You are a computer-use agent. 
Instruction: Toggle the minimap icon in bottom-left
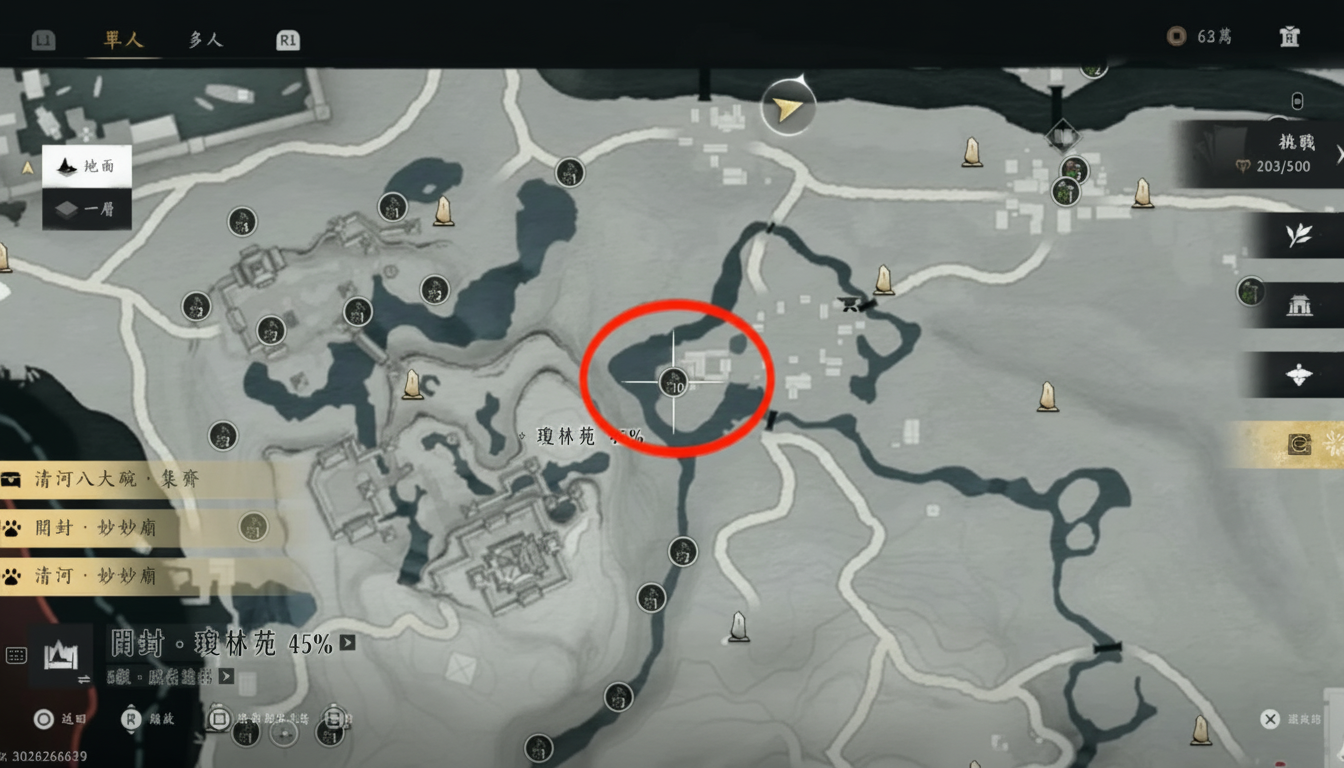click(x=15, y=655)
